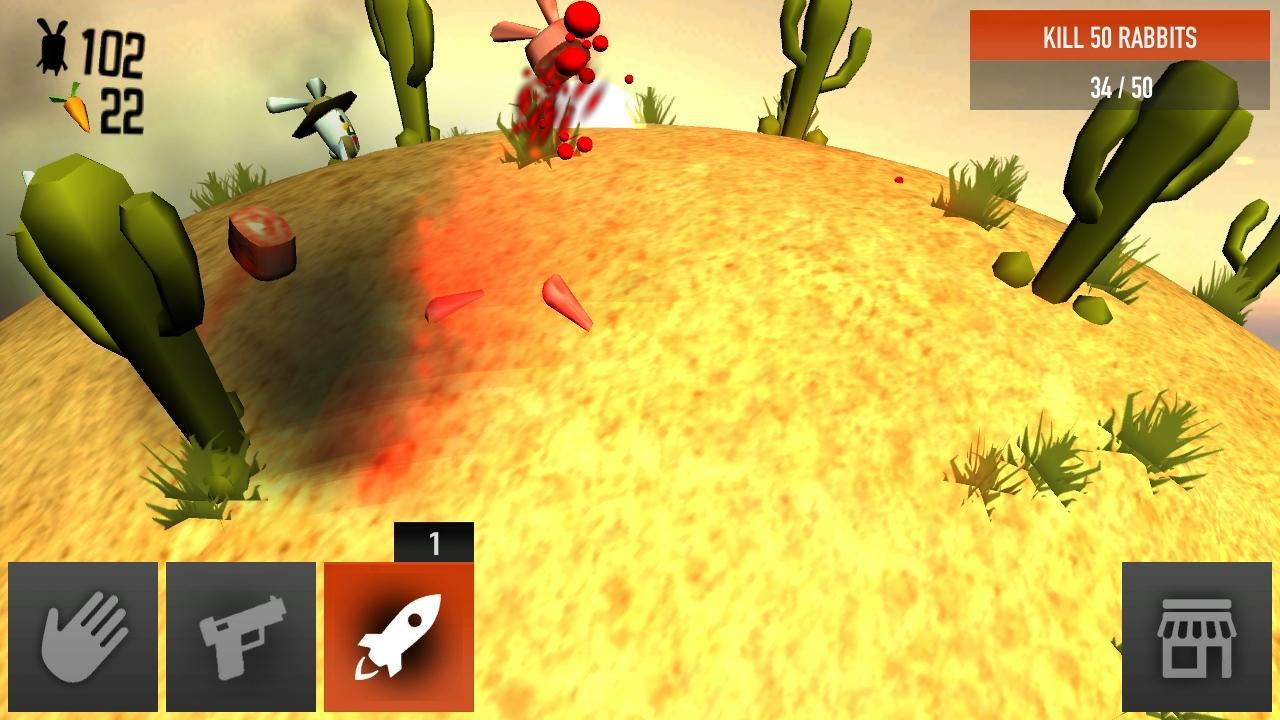Screen dimensions: 1280x720
Task: Switch to the pistol weapon
Action: pyautogui.click(x=241, y=637)
